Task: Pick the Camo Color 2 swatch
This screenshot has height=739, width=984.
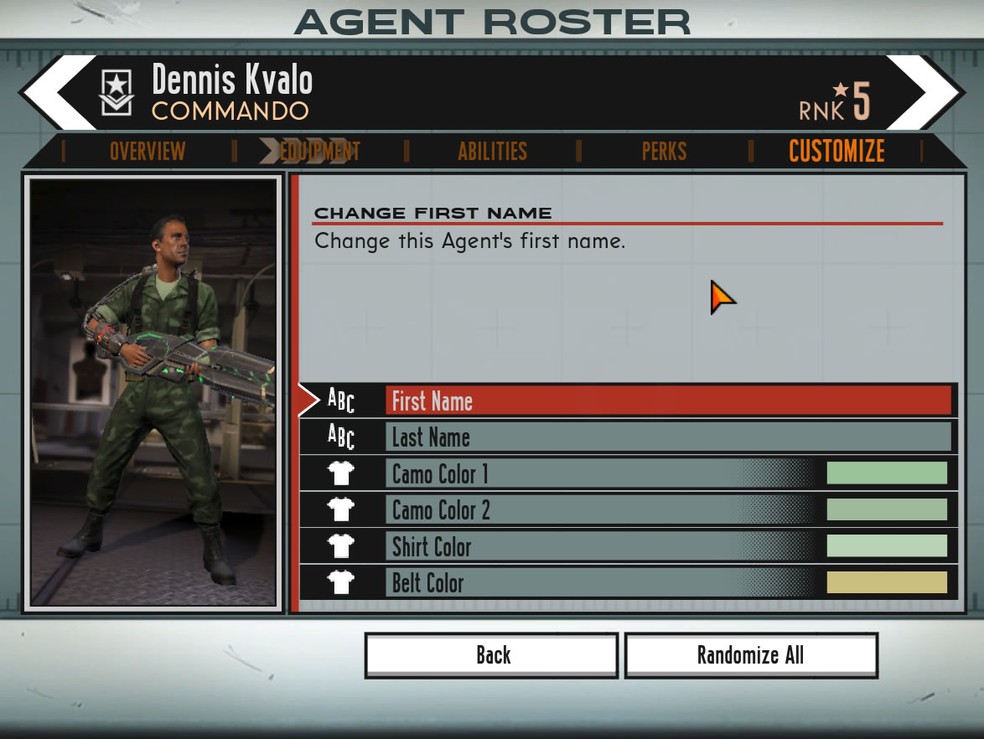Action: tap(886, 510)
